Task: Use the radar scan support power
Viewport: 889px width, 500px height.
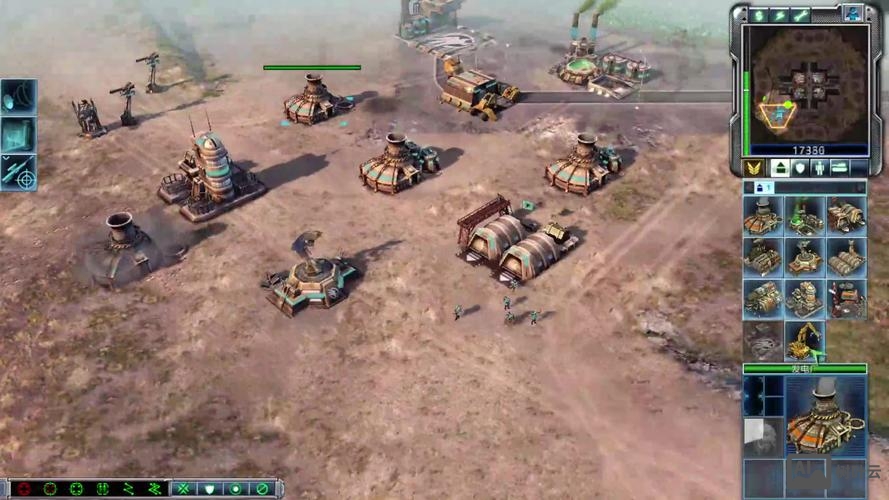Action: [x=18, y=96]
